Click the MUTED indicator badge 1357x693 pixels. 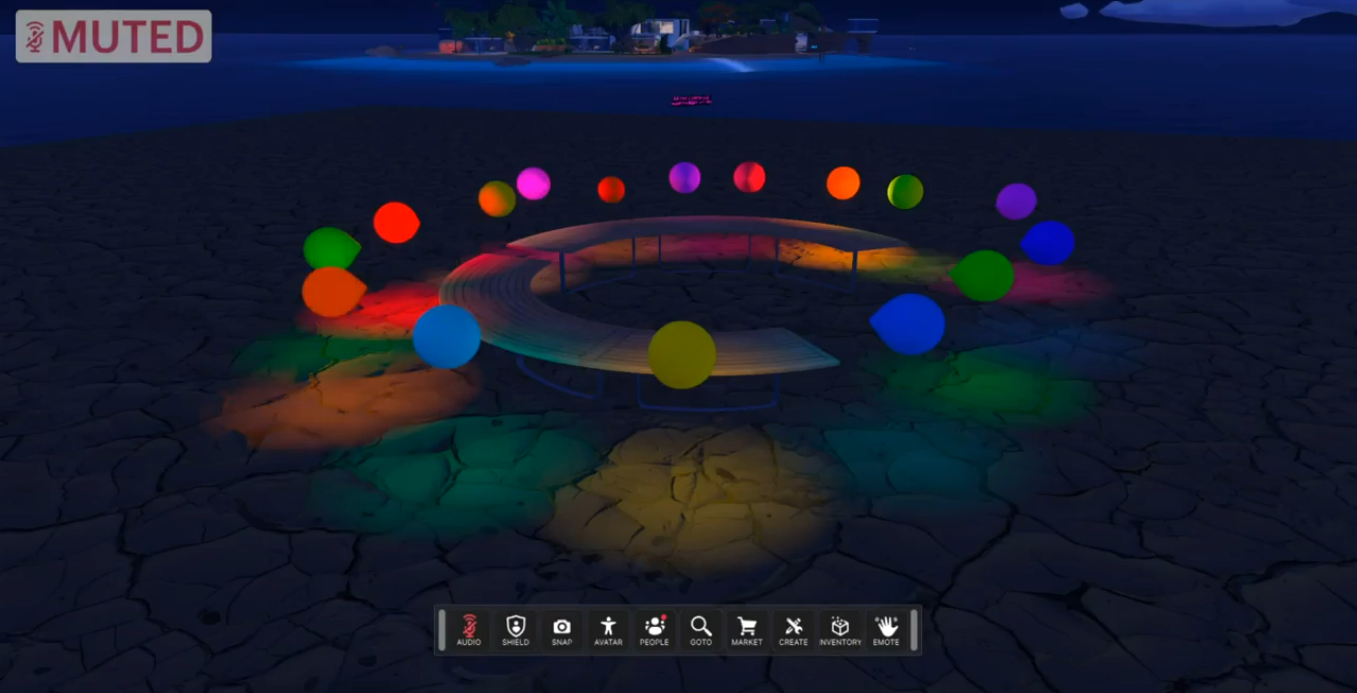point(114,37)
